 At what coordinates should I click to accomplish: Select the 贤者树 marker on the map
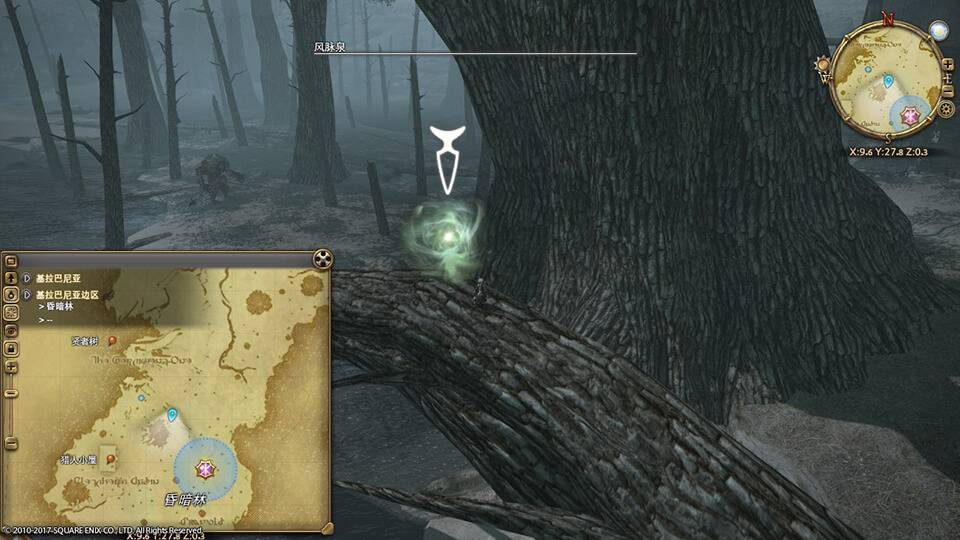(112, 341)
